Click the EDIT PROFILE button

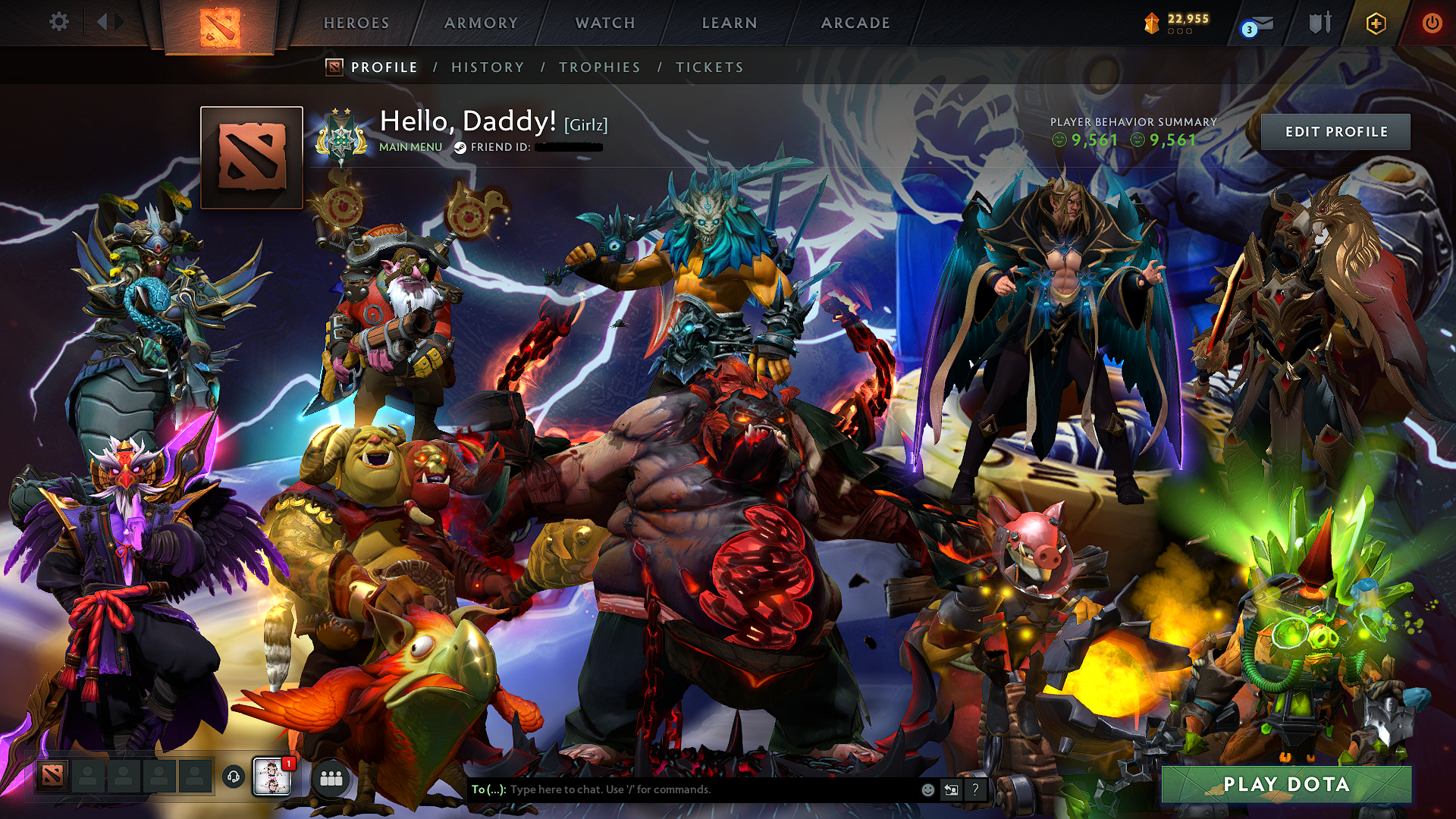(1337, 131)
